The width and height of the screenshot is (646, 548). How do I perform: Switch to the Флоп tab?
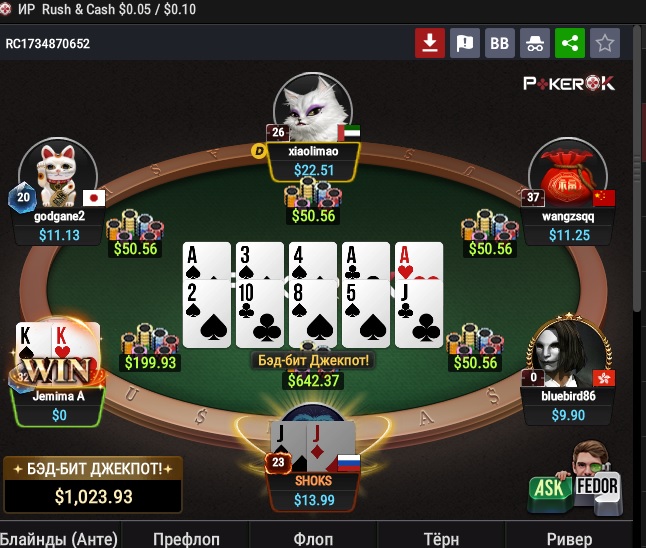(313, 538)
